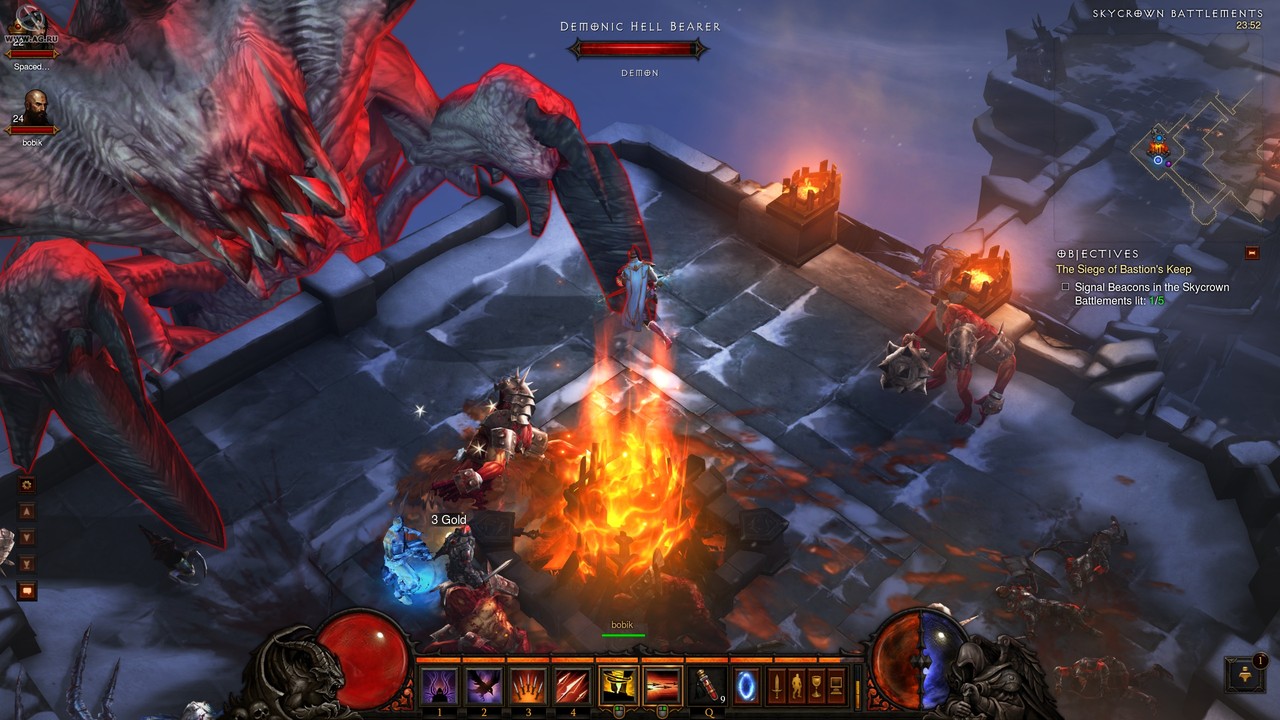Select the flying arrows right-mouse skill
Screen dimensions: 1280x720
tap(661, 687)
